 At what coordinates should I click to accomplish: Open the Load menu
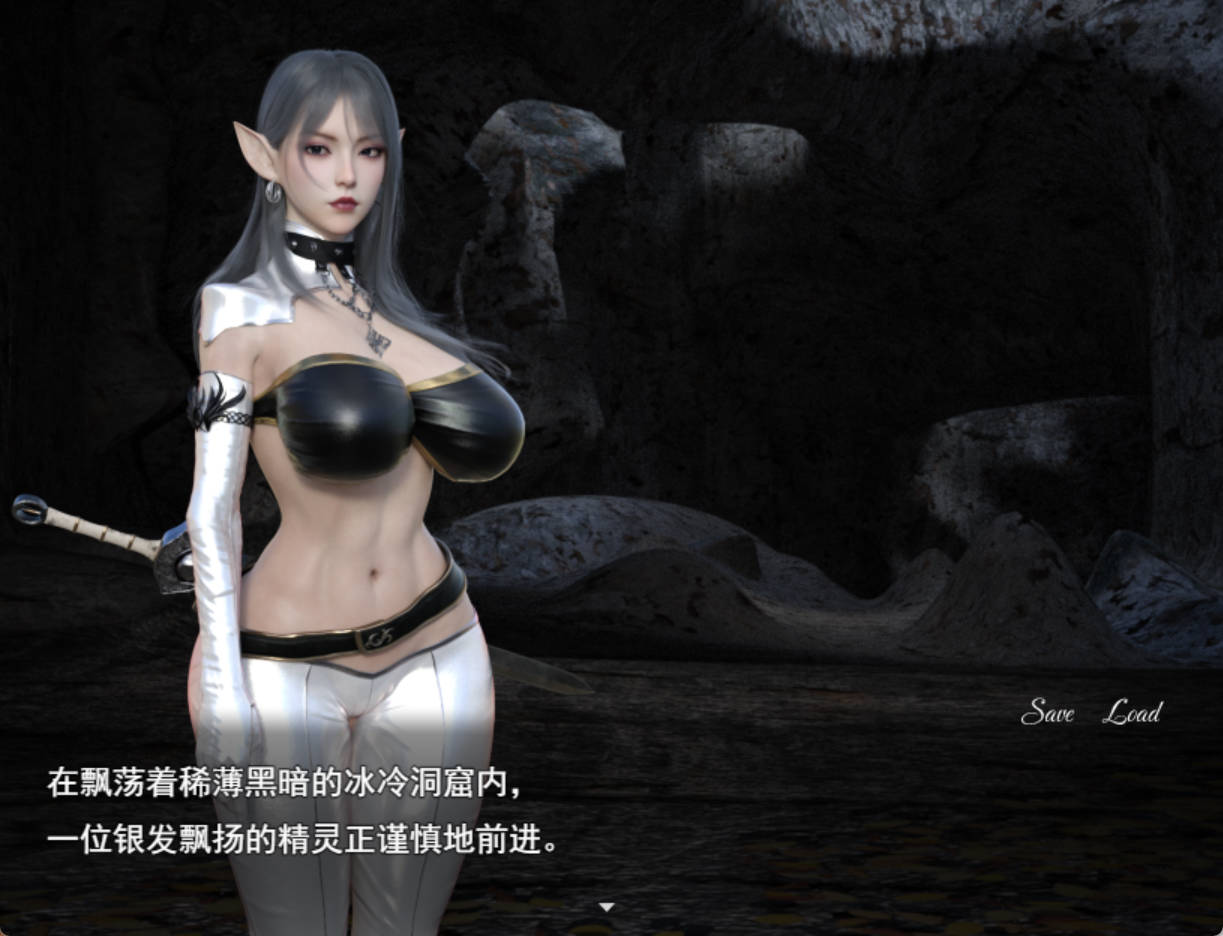tap(1132, 712)
